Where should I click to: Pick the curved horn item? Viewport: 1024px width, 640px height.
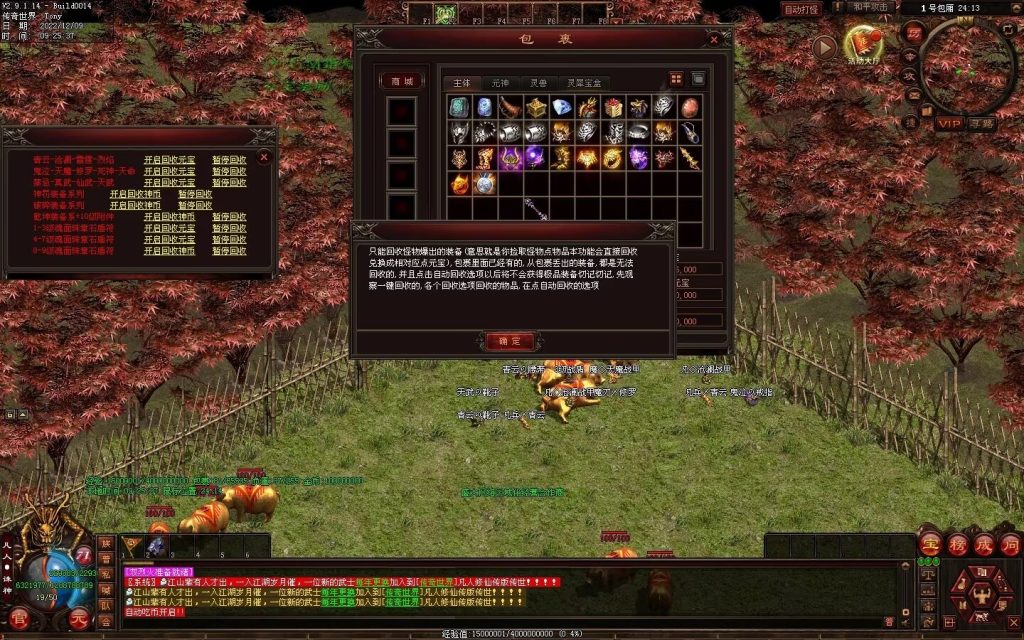[x=510, y=107]
